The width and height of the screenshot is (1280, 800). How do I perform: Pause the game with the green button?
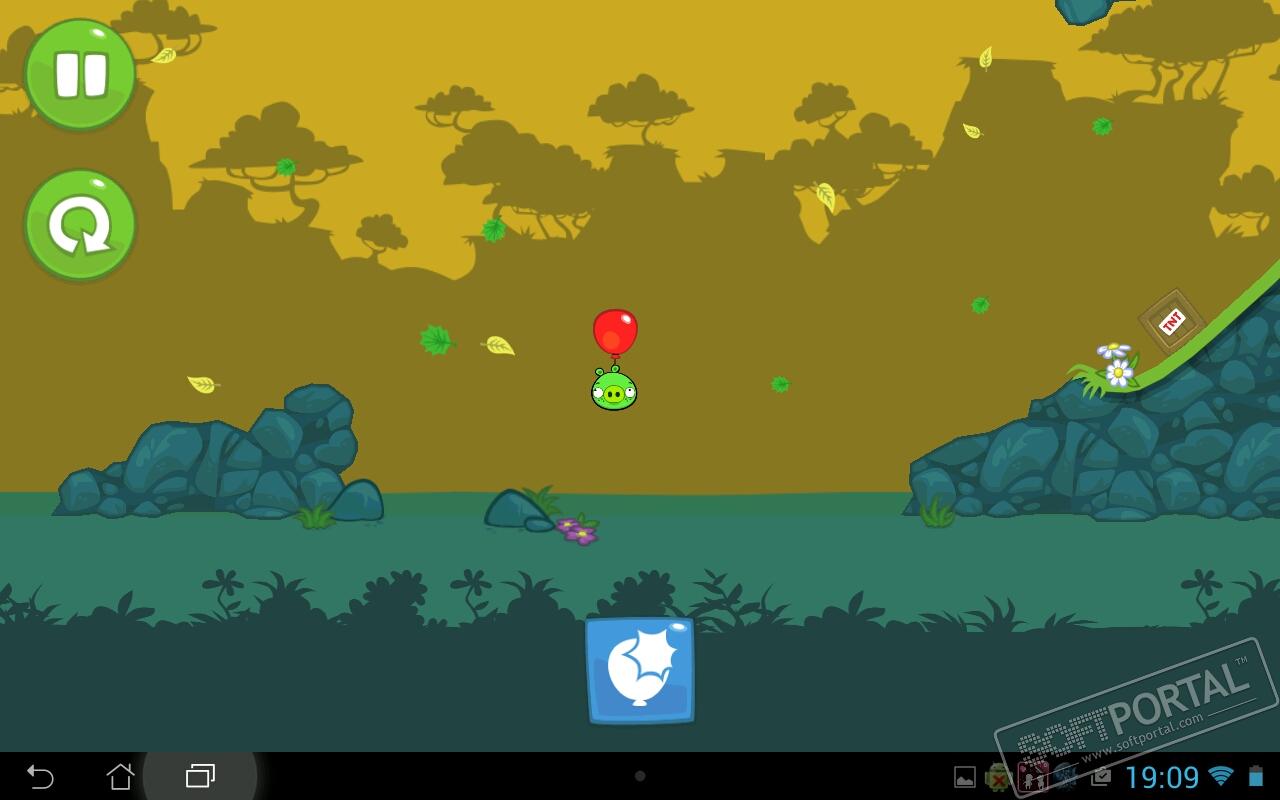point(80,75)
